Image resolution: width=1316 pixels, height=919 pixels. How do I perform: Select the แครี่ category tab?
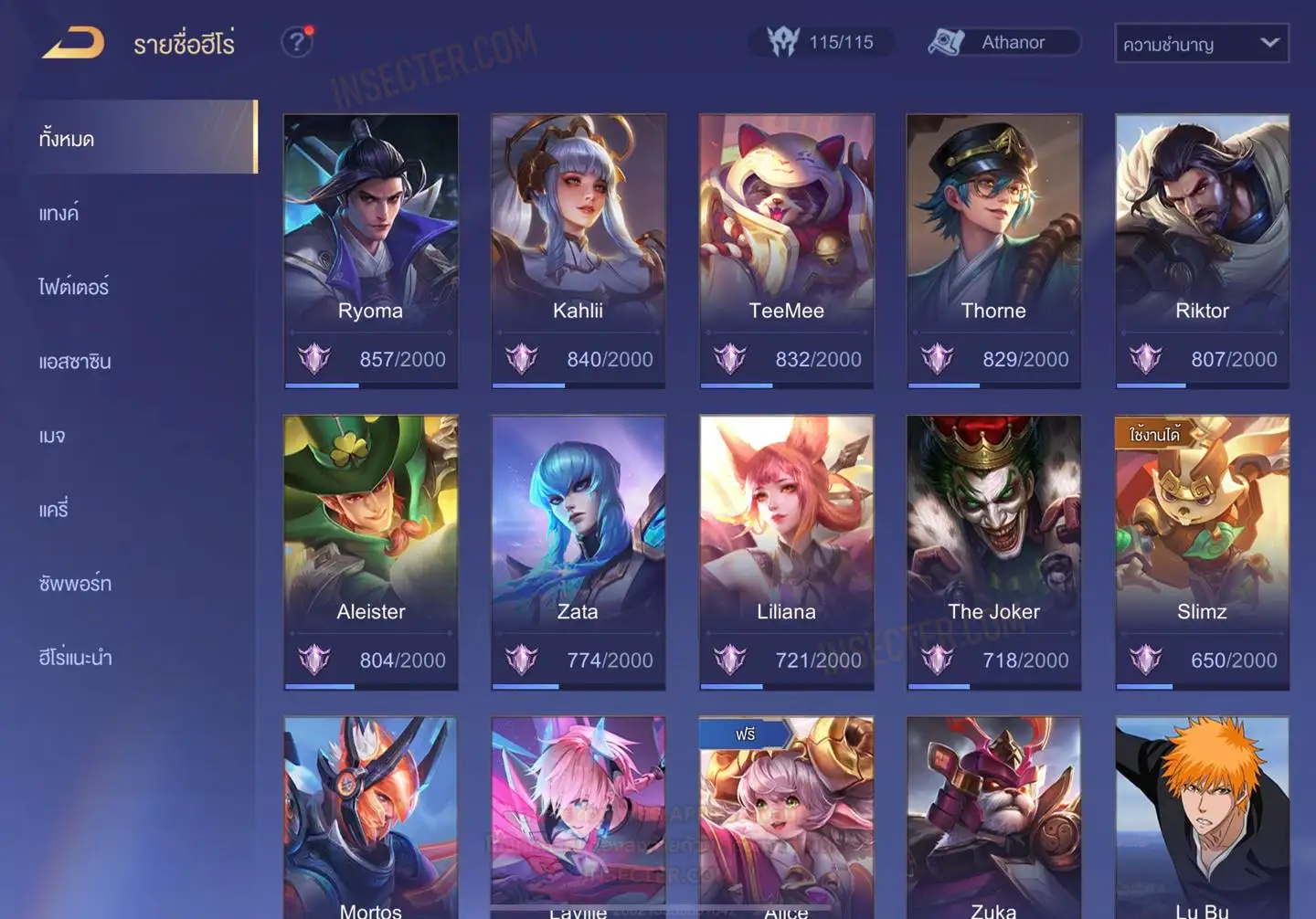[x=54, y=510]
